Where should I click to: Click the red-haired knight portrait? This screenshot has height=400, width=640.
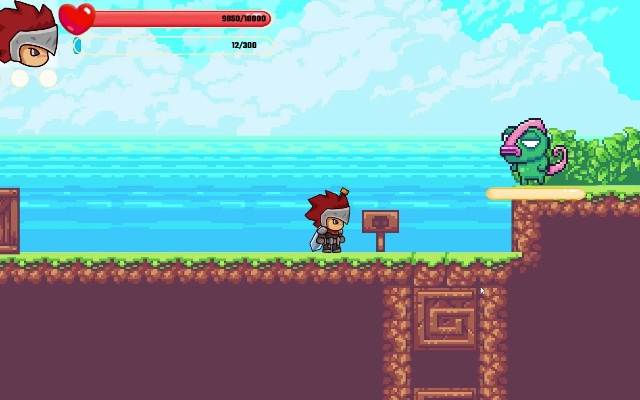click(x=29, y=36)
